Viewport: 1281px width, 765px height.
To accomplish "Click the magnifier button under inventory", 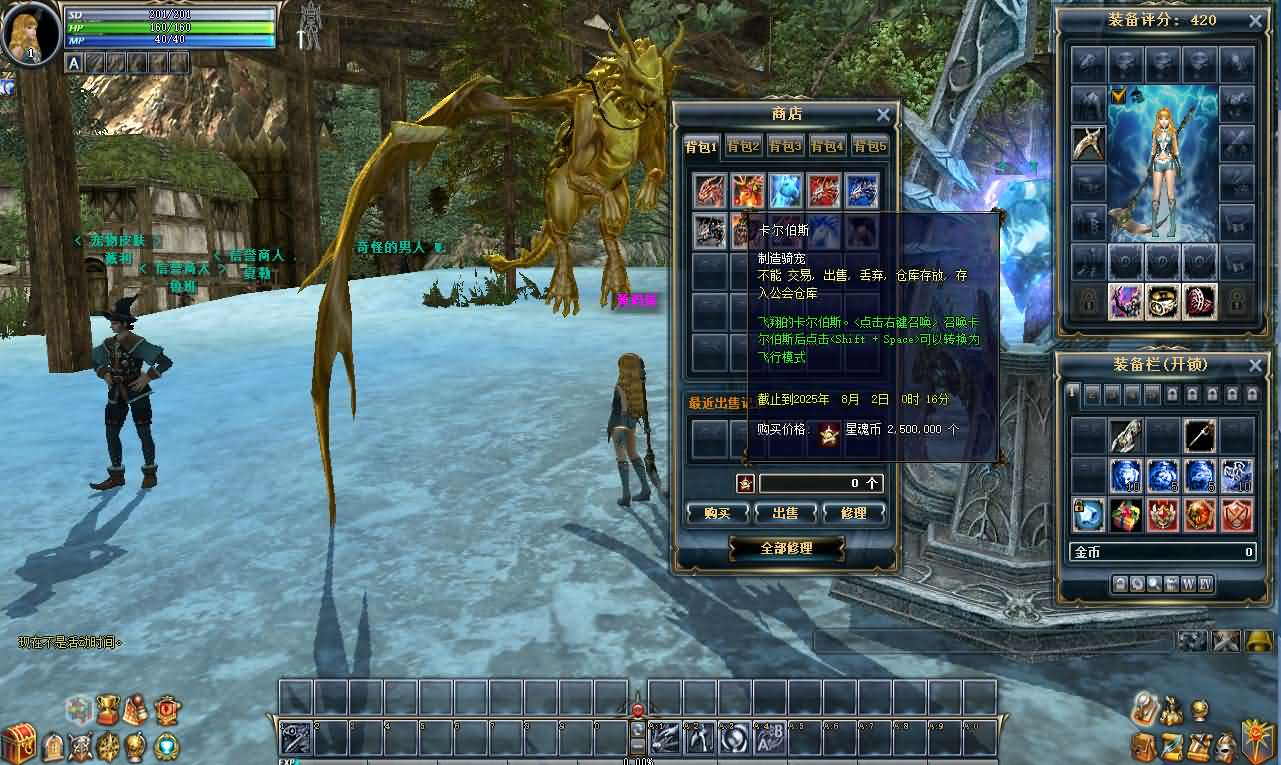I will (1154, 583).
